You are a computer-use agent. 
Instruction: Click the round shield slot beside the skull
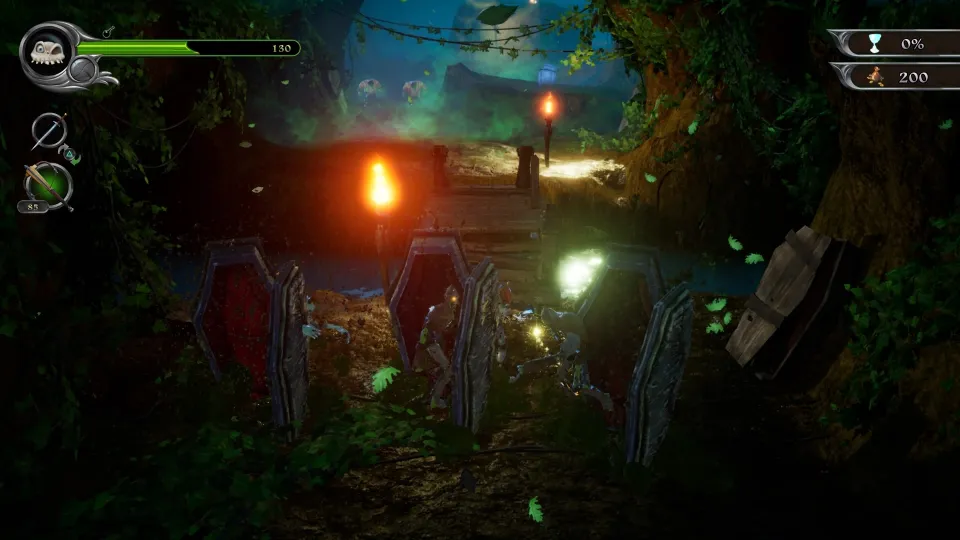83,70
